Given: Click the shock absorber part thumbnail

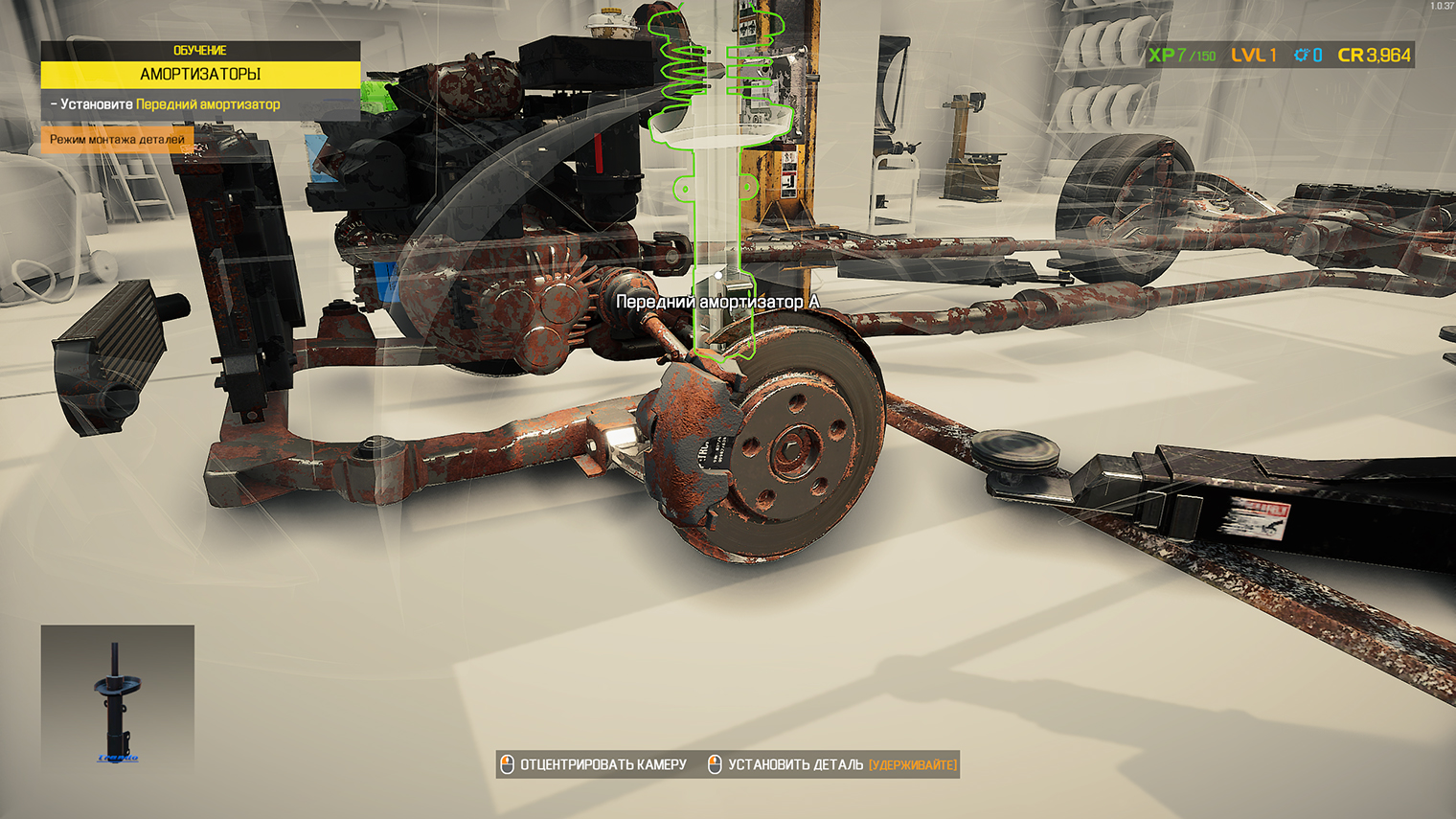Looking at the screenshot, I should 117,699.
